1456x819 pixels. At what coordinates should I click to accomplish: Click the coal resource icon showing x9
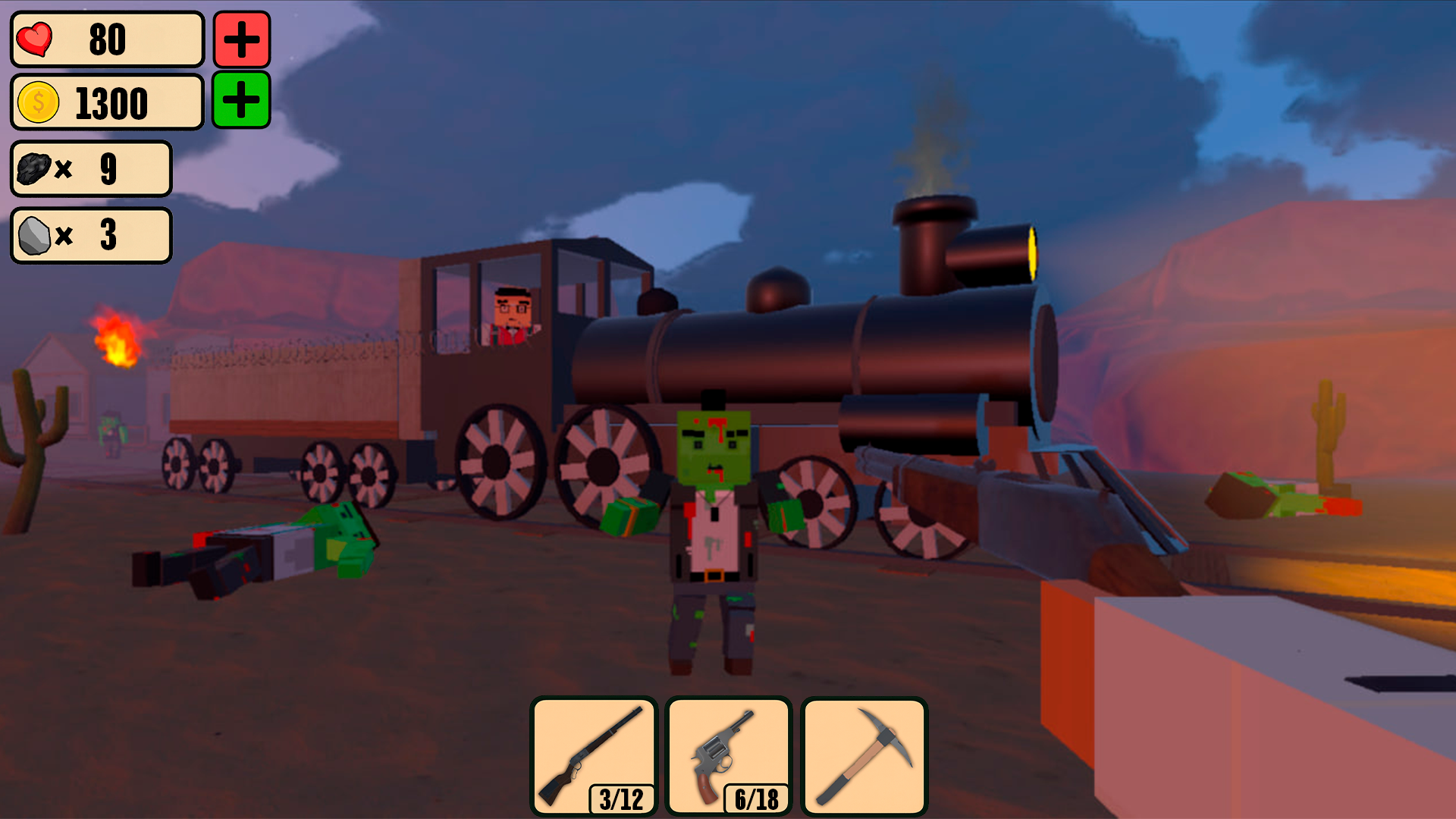[x=32, y=169]
